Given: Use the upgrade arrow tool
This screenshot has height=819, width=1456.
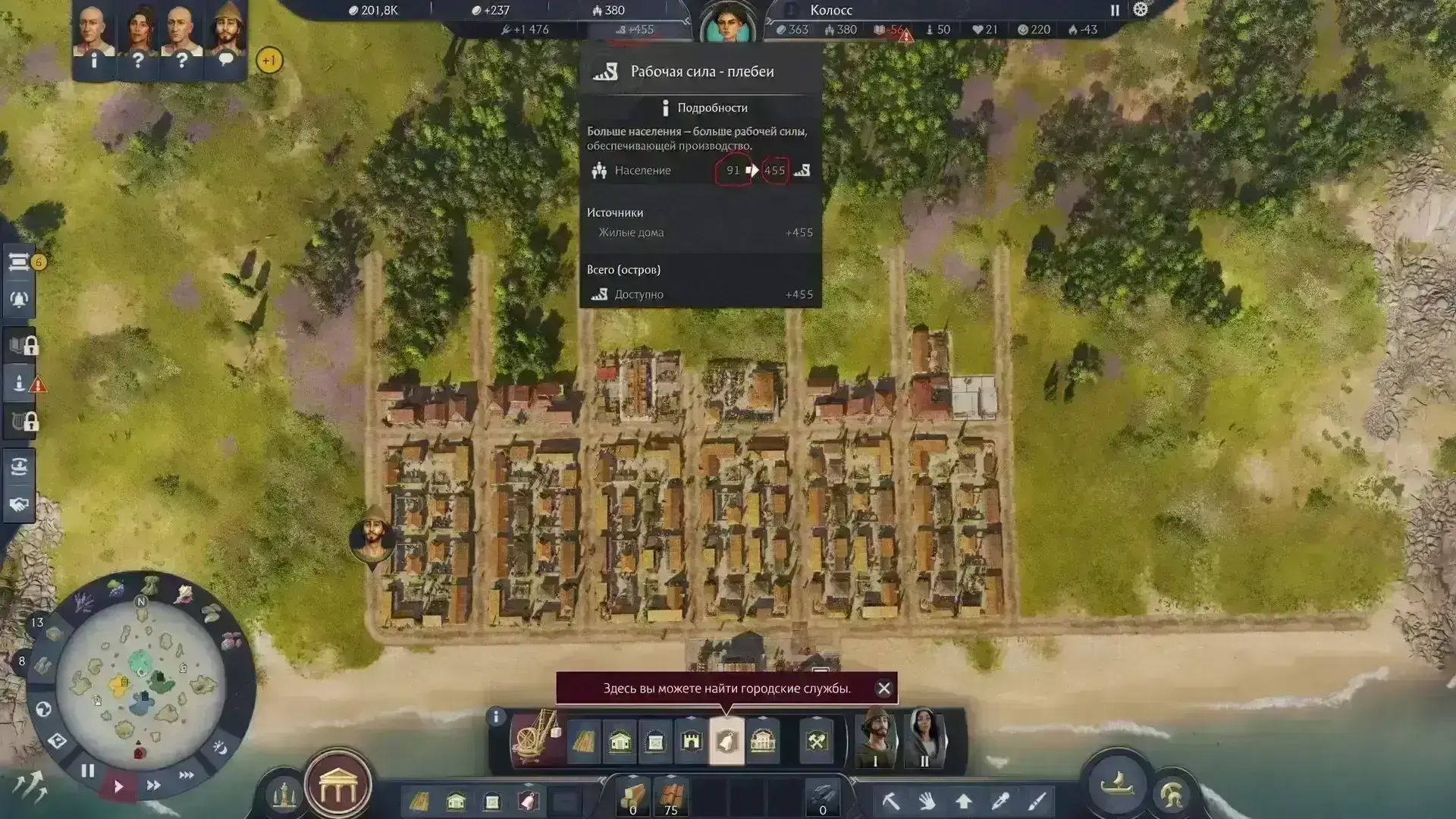Looking at the screenshot, I should [963, 801].
